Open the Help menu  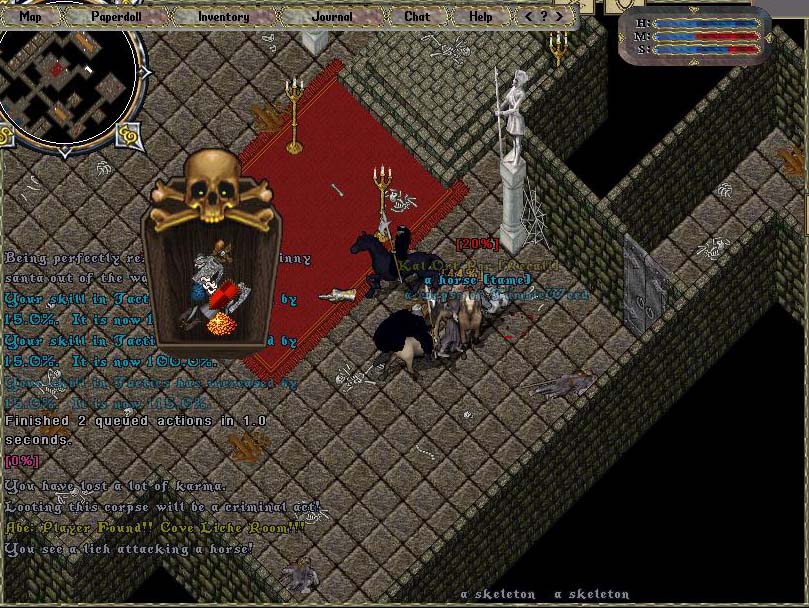tap(480, 16)
